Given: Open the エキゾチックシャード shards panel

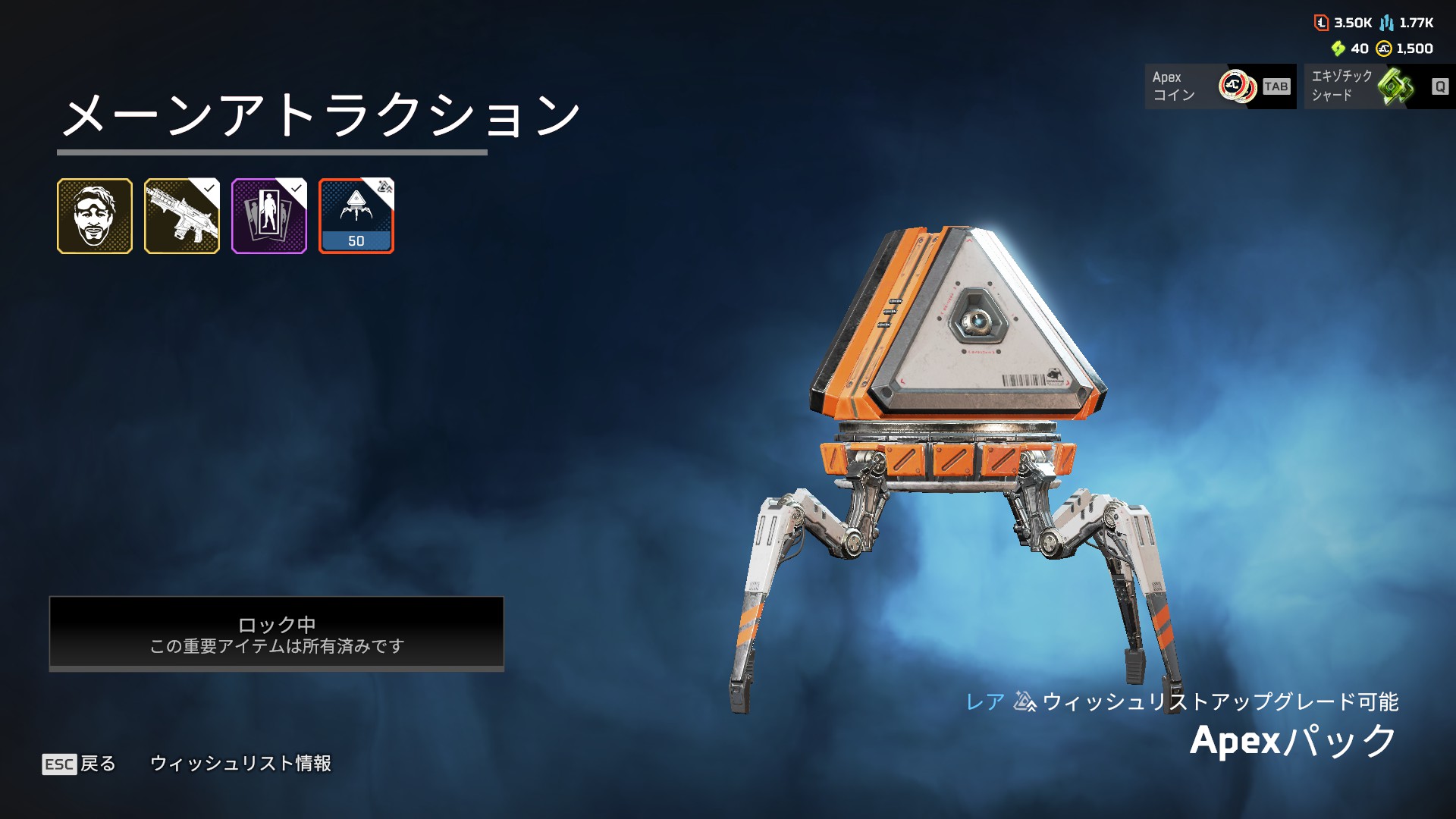Looking at the screenshot, I should [1379, 86].
